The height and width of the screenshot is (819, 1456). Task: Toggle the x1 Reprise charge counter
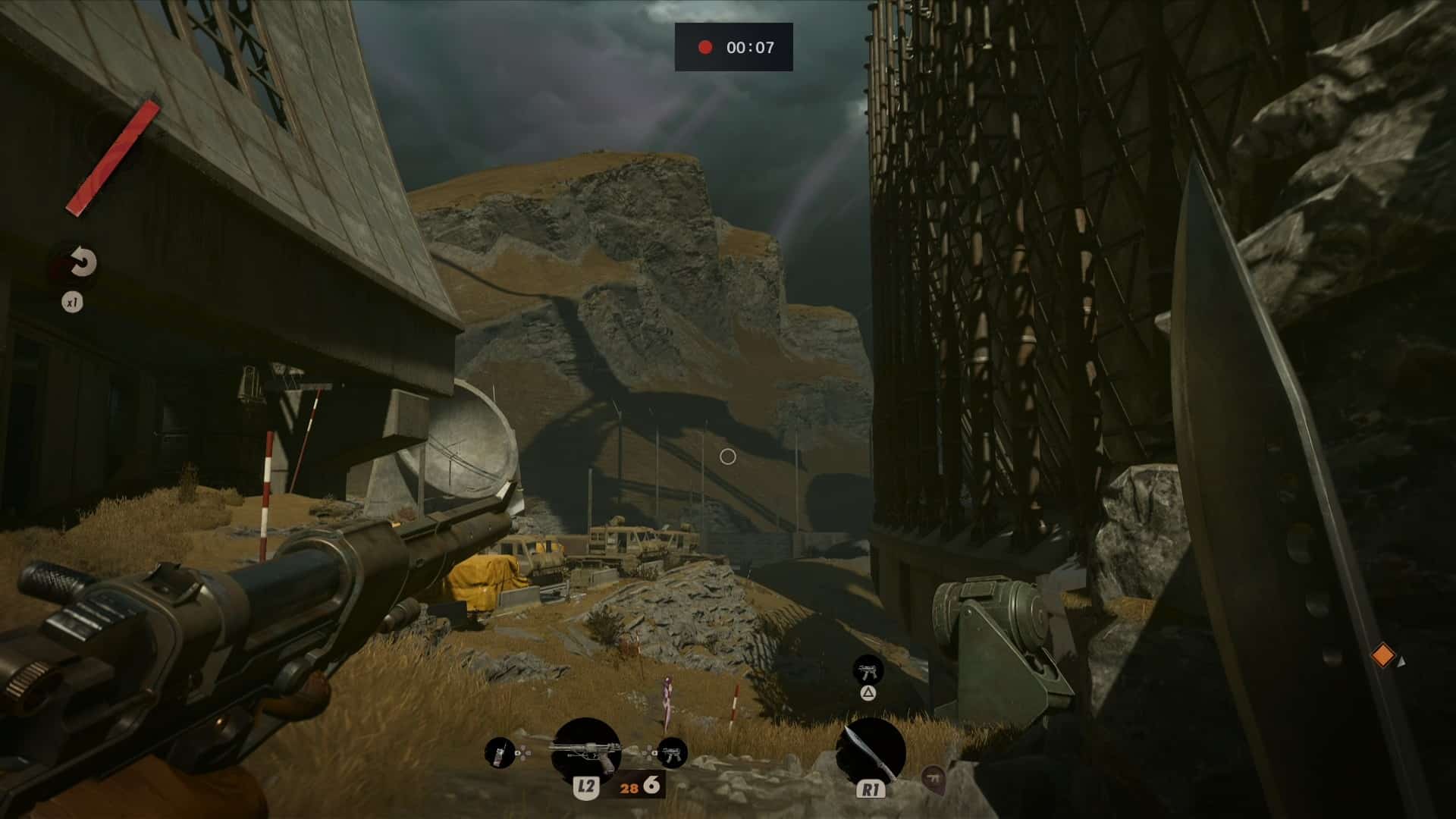(72, 303)
